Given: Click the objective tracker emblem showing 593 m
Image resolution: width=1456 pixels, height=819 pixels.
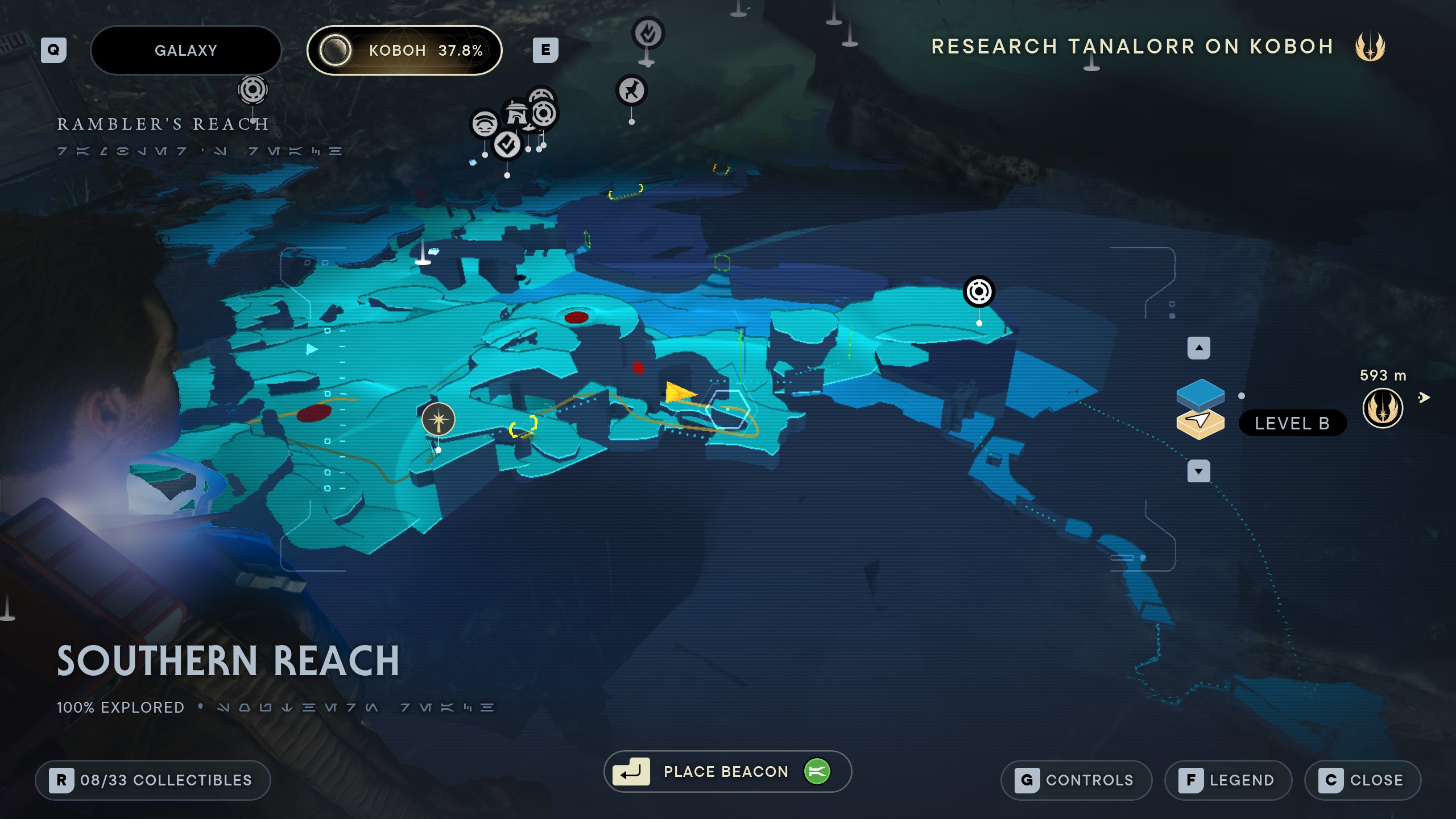Looking at the screenshot, I should tap(1383, 408).
